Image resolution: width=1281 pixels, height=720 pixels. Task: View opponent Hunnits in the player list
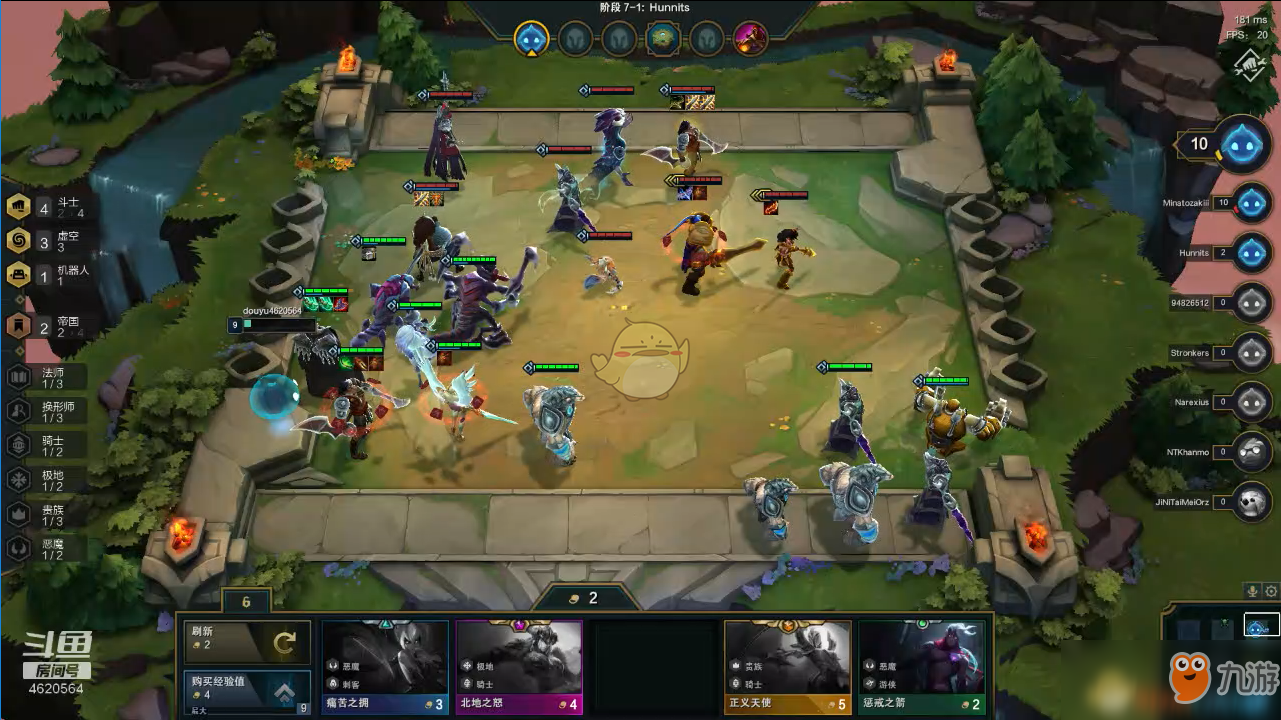click(x=1251, y=253)
